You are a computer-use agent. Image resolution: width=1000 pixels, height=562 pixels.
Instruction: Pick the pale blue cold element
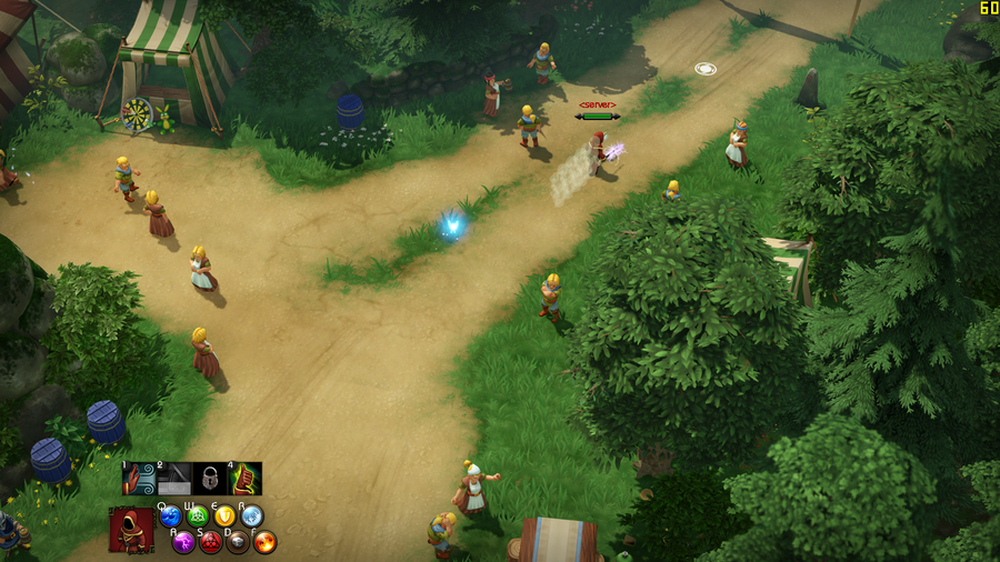(252, 517)
